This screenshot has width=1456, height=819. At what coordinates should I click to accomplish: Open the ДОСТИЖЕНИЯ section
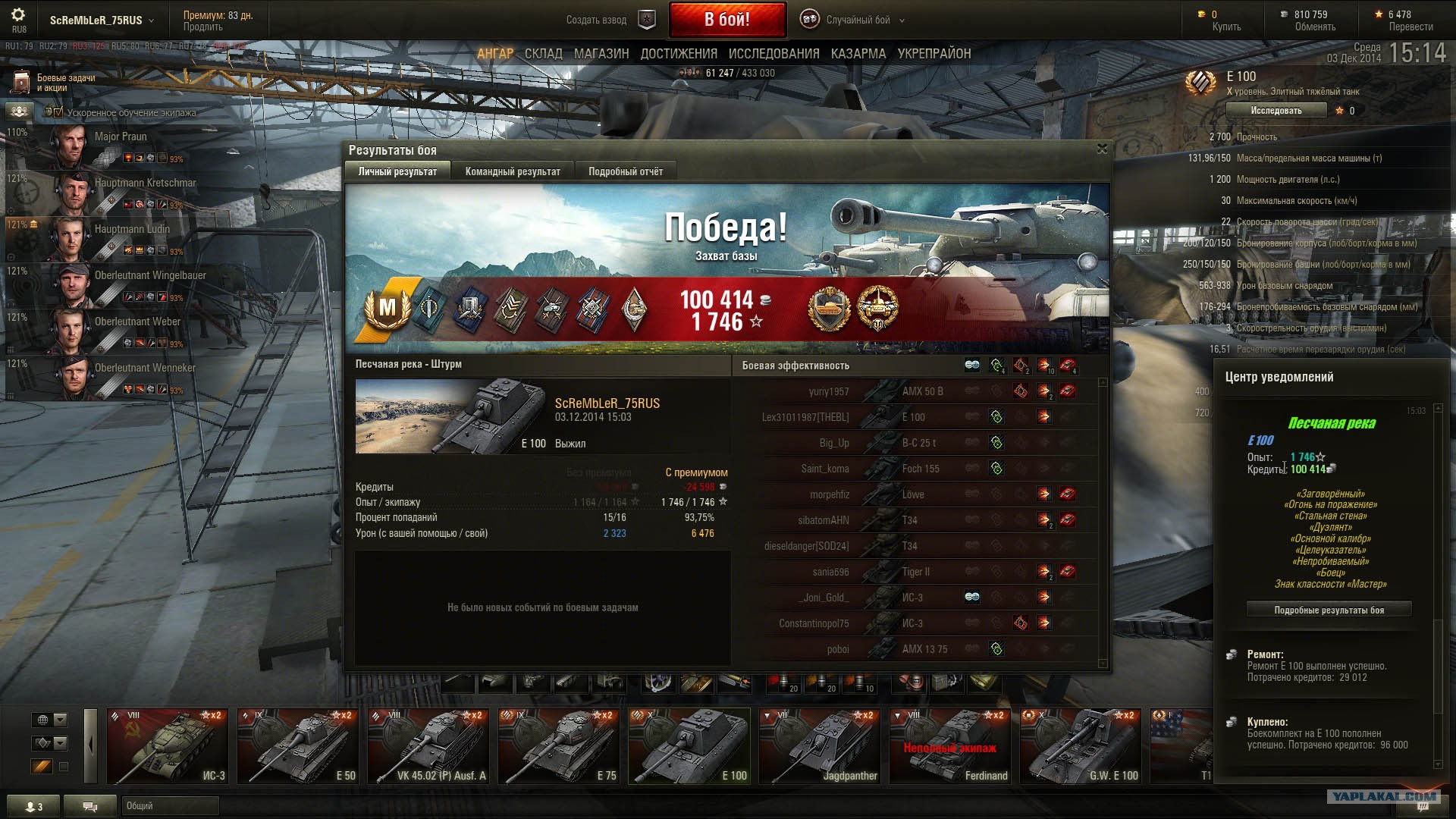click(x=679, y=54)
